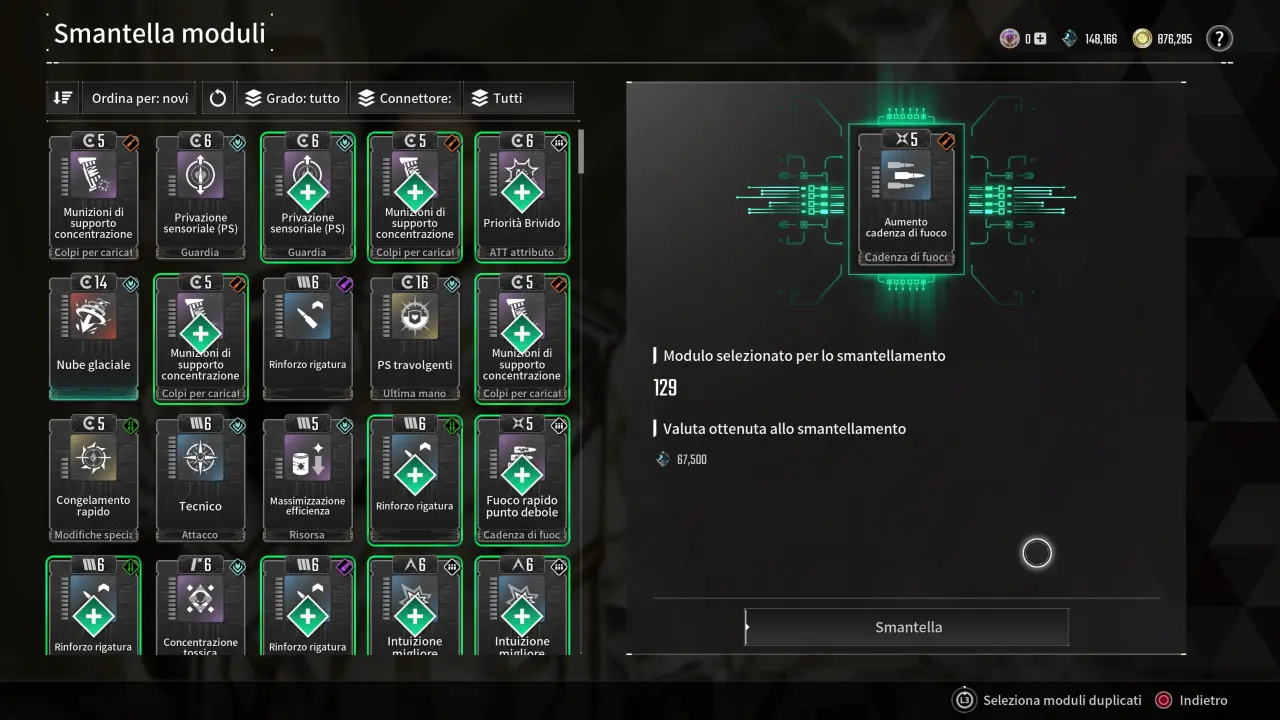Select the Massimizzazione efficienza module card
Viewport: 1280px width, 720px height.
(x=308, y=480)
